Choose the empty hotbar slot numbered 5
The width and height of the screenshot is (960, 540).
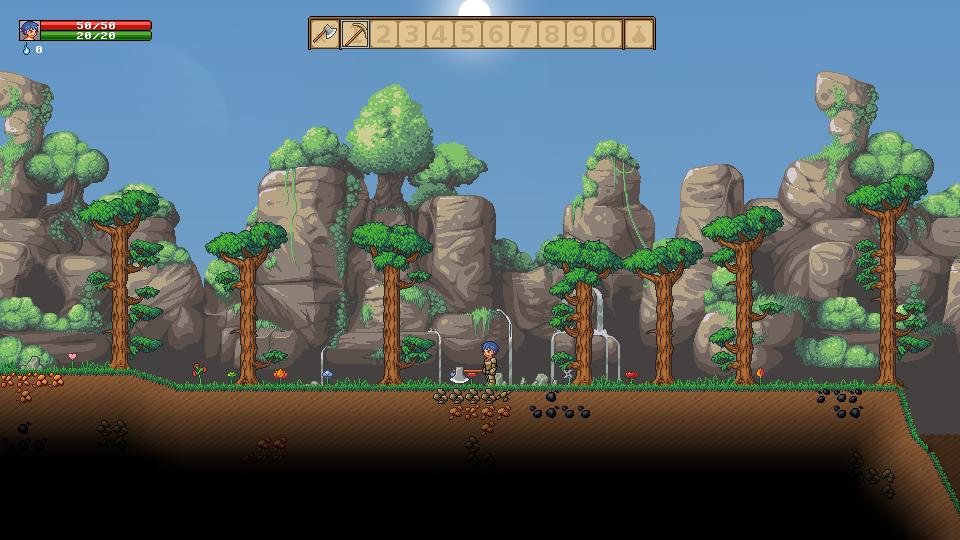pyautogui.click(x=467, y=34)
